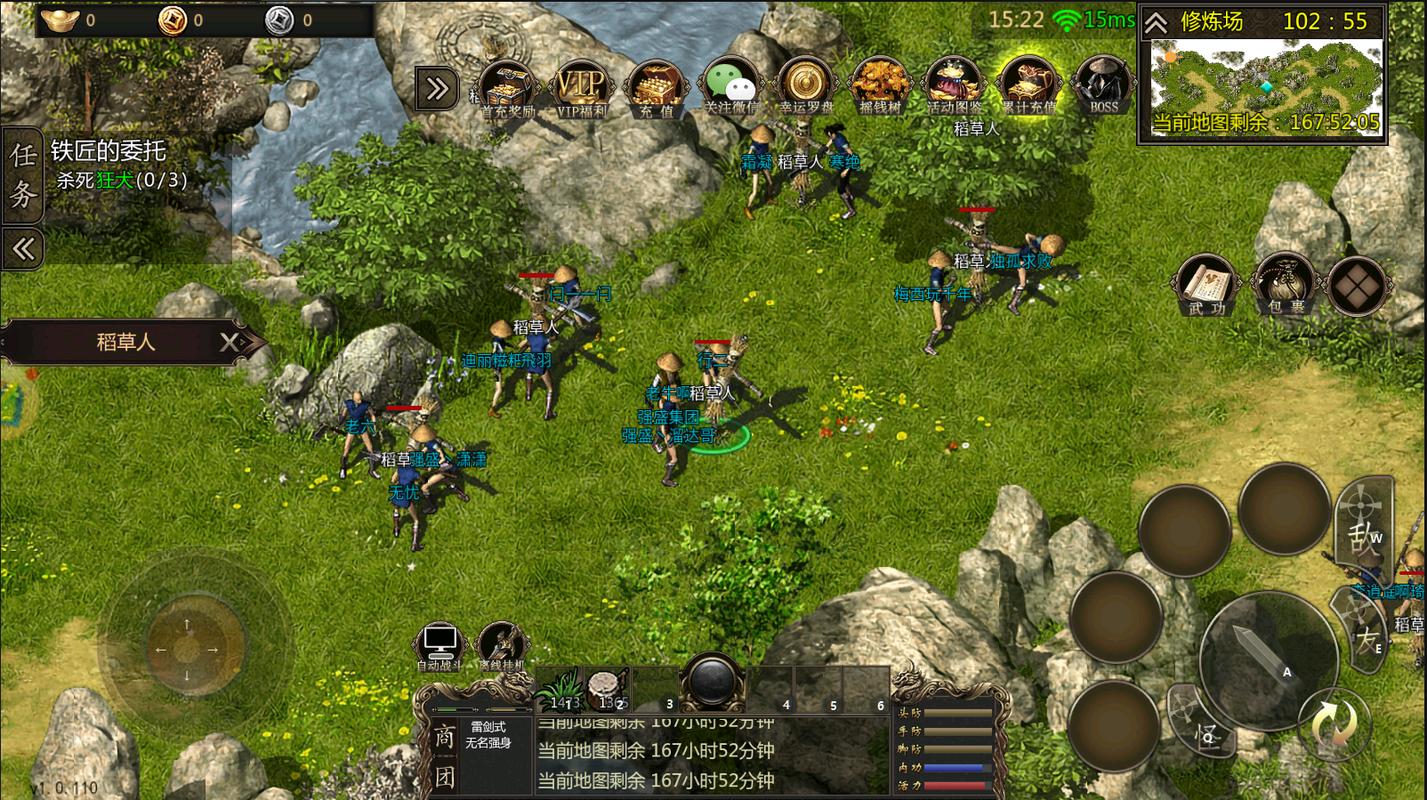Close the 稻草人 target panel
This screenshot has height=800, width=1427.
(x=231, y=343)
